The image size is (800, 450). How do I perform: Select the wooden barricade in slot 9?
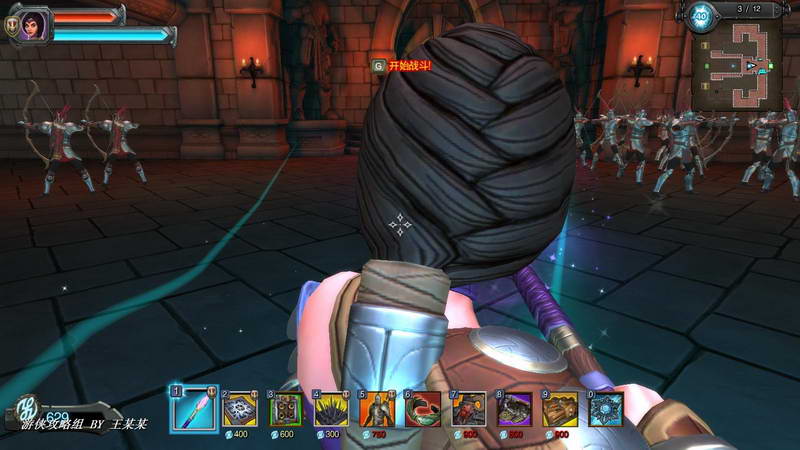[x=560, y=409]
